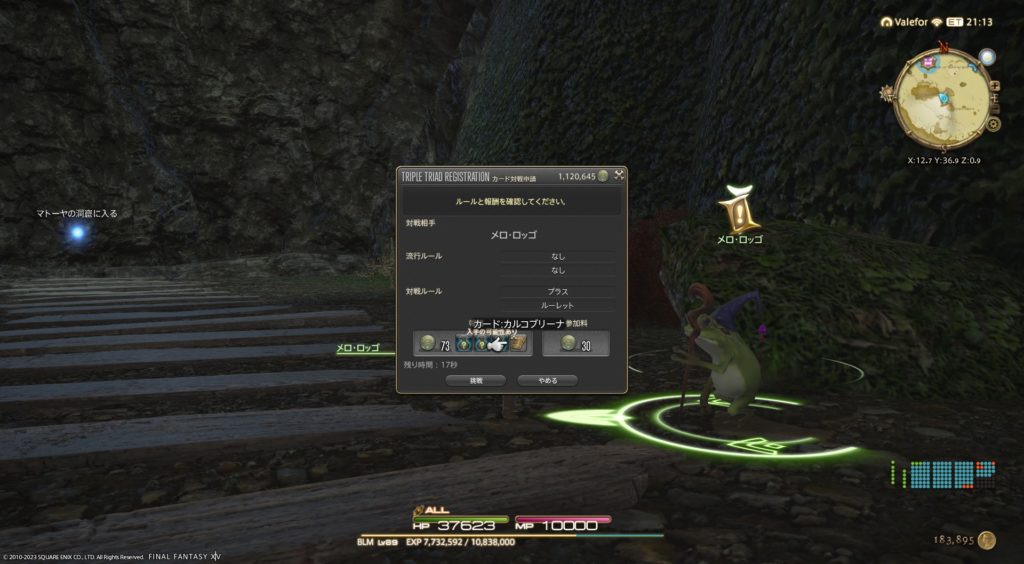Open the minimap gear settings
The height and width of the screenshot is (564, 1024).
coord(993,124)
